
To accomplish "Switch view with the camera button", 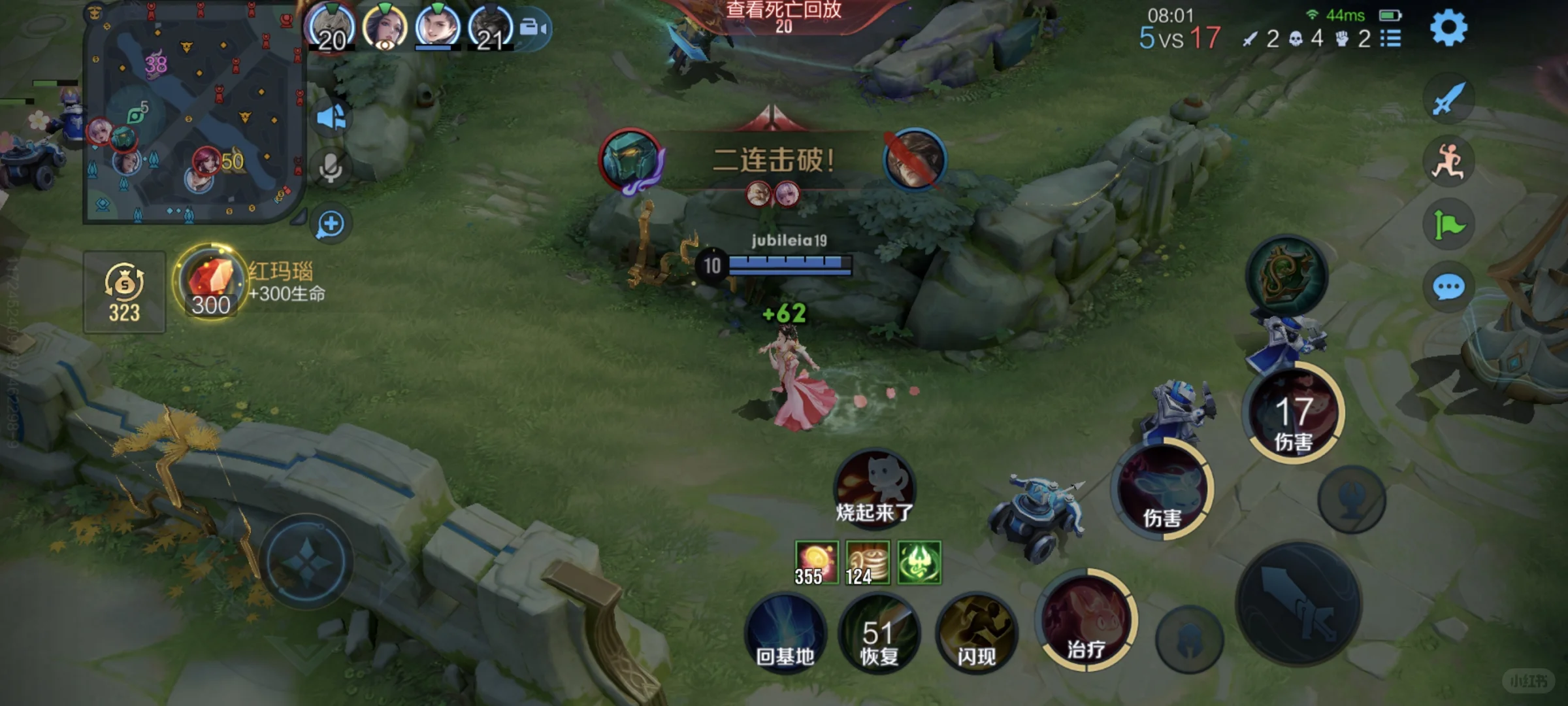I will [x=534, y=28].
